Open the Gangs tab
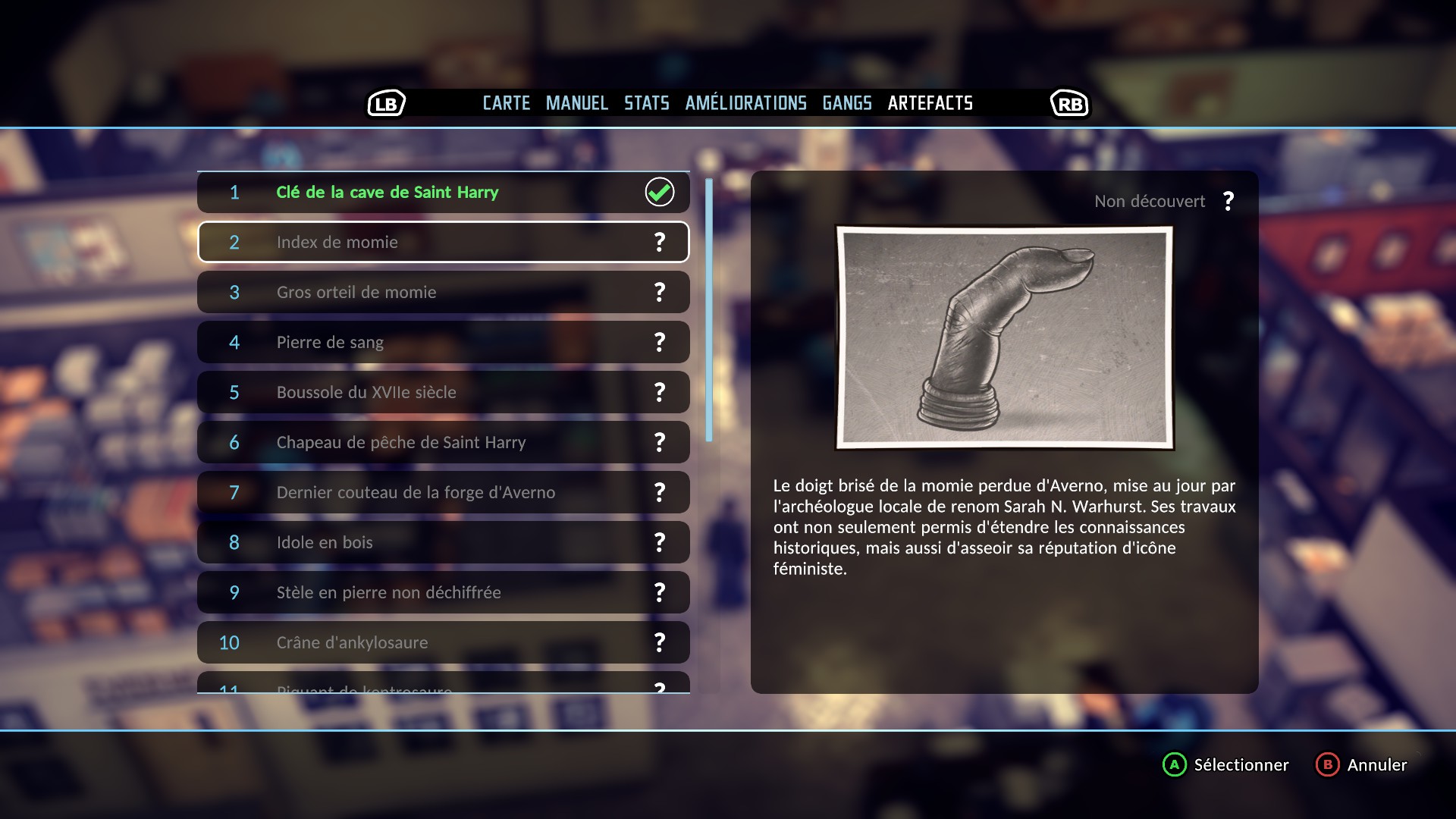The height and width of the screenshot is (819, 1456). coord(847,103)
